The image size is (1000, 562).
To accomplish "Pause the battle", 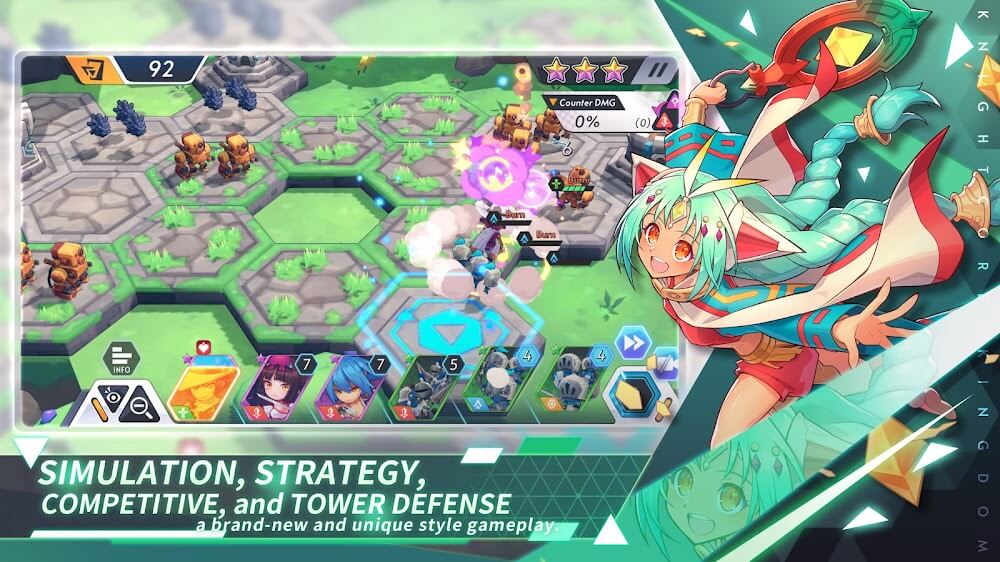I will [657, 71].
